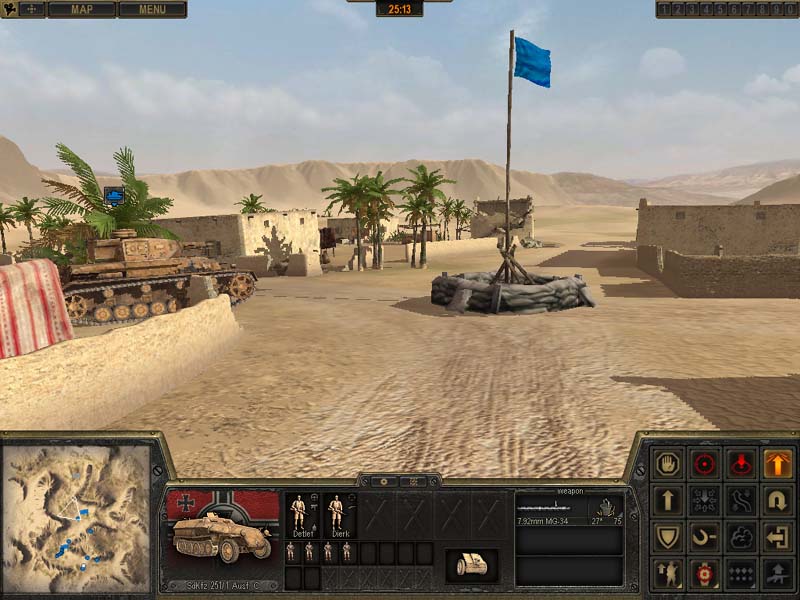Use the tow hook command
This screenshot has height=600, width=800.
[705, 537]
